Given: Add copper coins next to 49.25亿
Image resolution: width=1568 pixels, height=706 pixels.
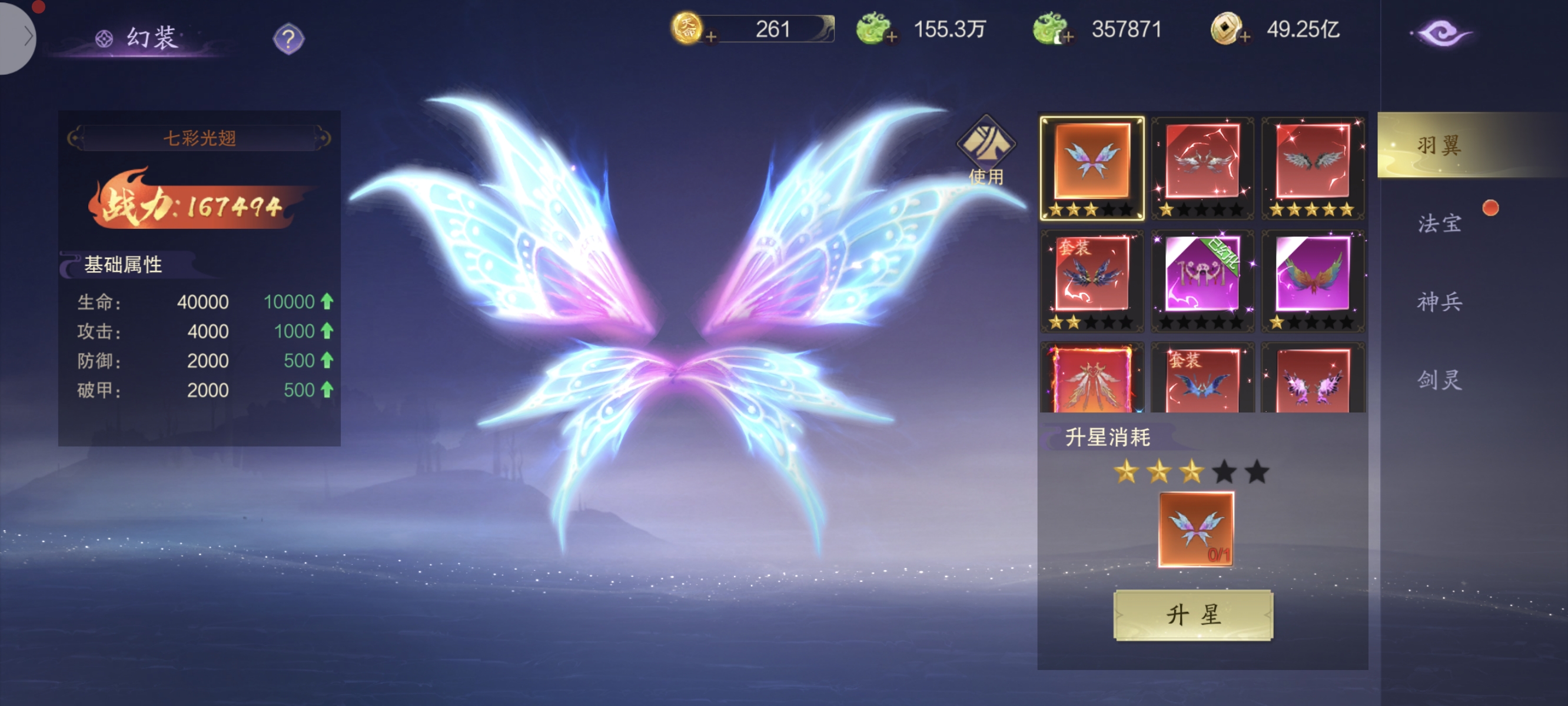Looking at the screenshot, I should click(x=1245, y=37).
